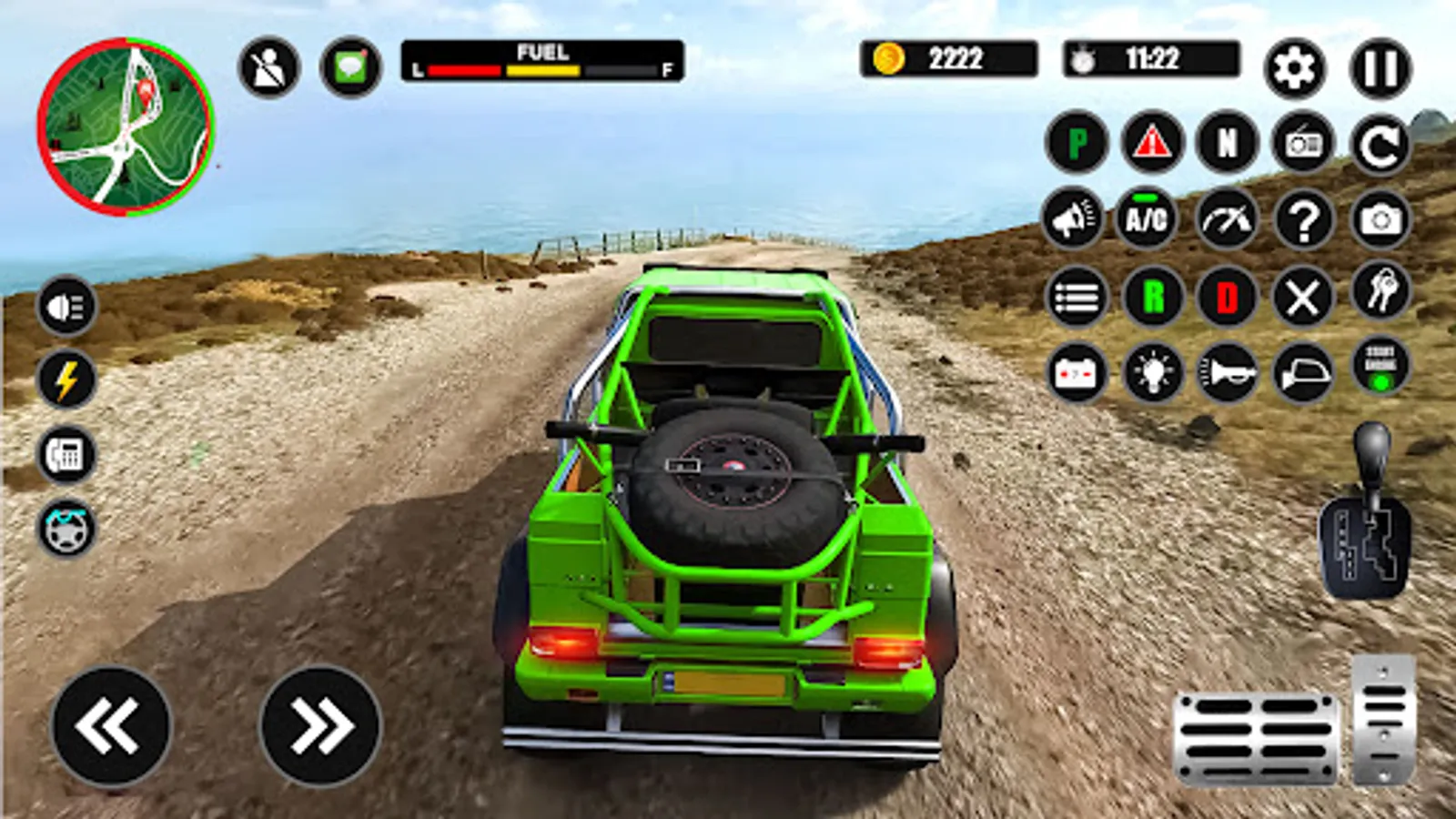
Task: Steer left with double-arrow button
Action: [x=110, y=725]
